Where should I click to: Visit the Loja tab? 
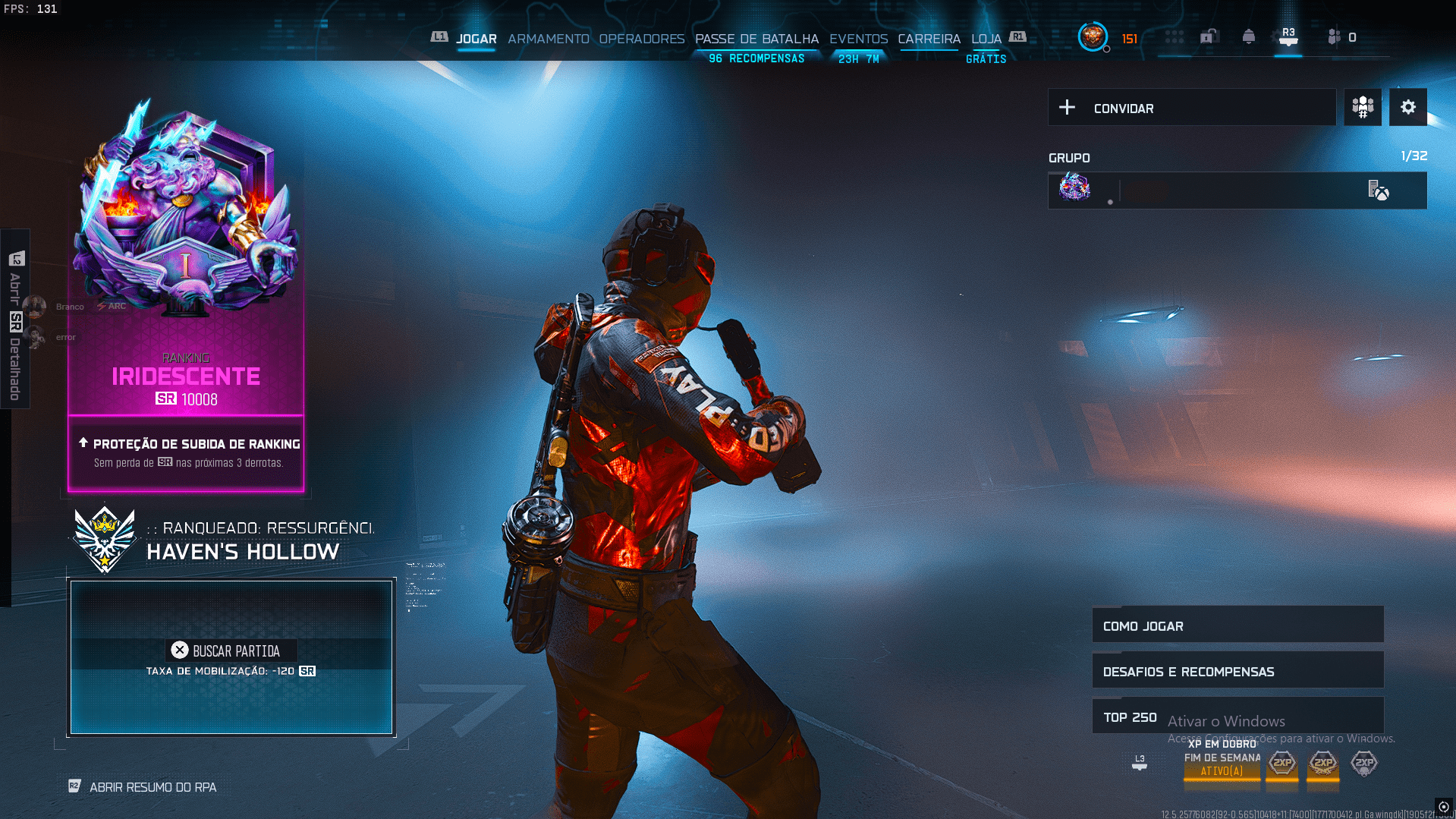(x=986, y=39)
